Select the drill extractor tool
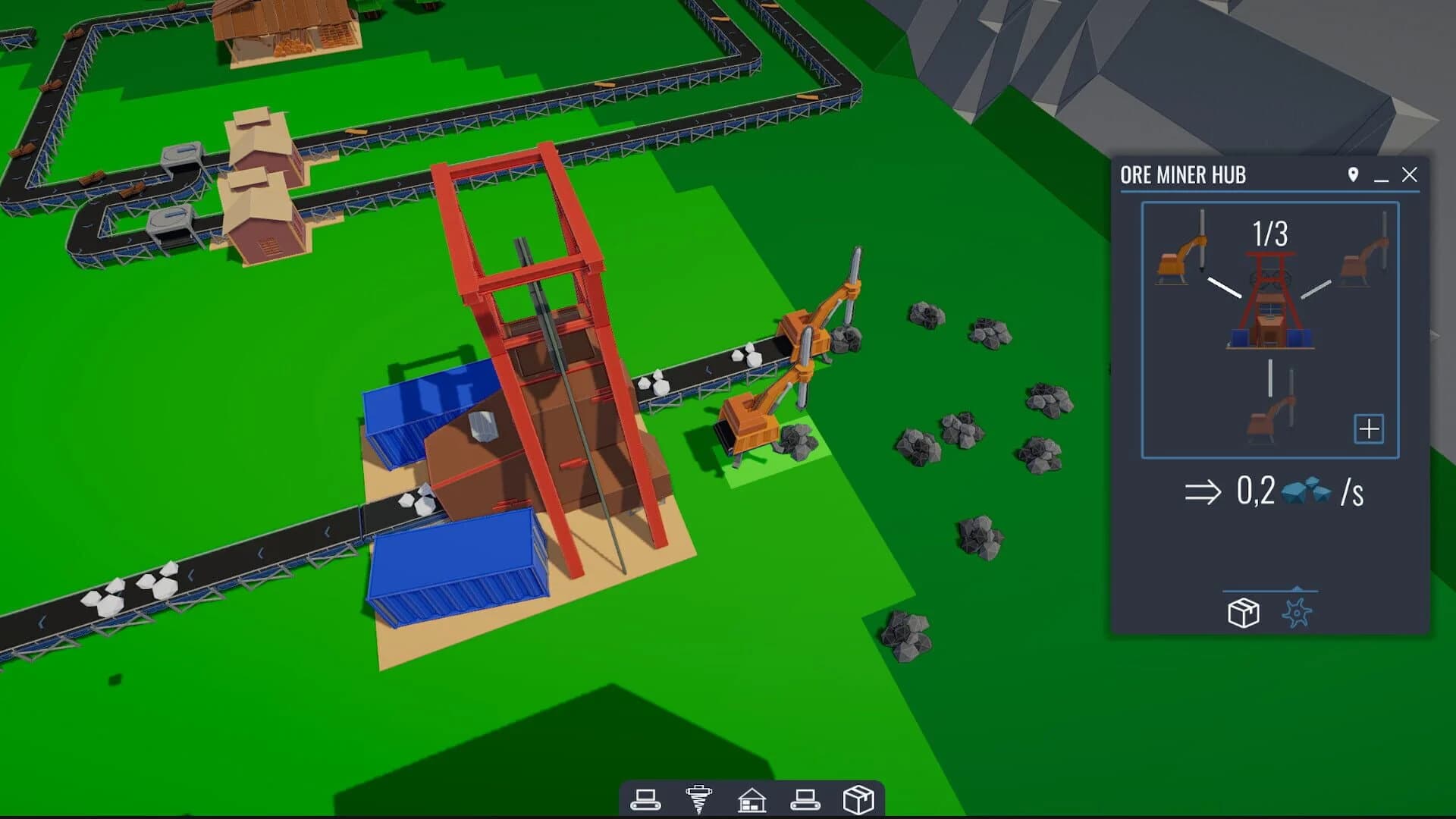Image resolution: width=1456 pixels, height=819 pixels. click(x=698, y=798)
